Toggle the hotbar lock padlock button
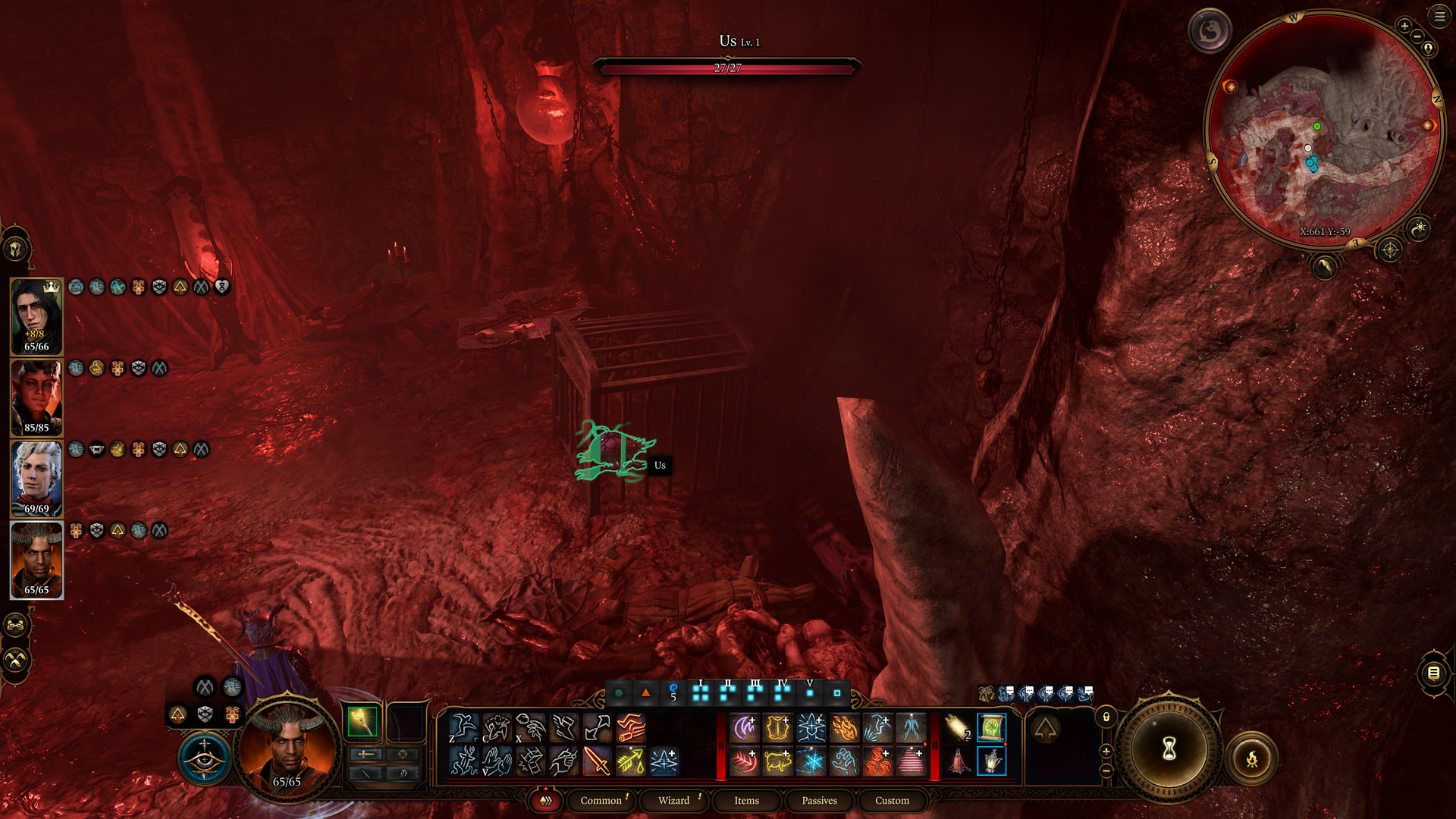1456x819 pixels. coord(1106,717)
